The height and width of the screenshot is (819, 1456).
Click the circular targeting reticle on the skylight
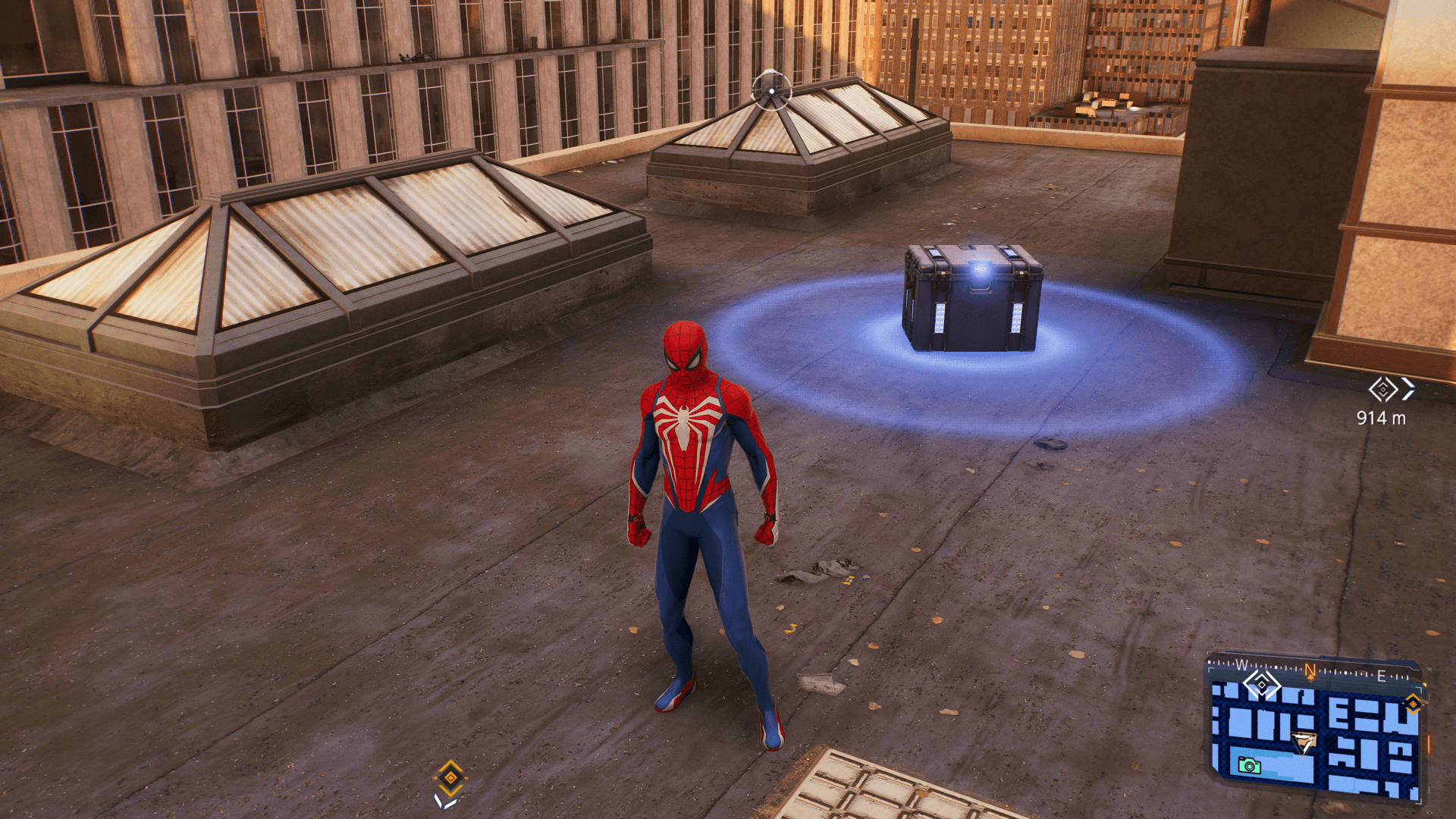pos(771,91)
